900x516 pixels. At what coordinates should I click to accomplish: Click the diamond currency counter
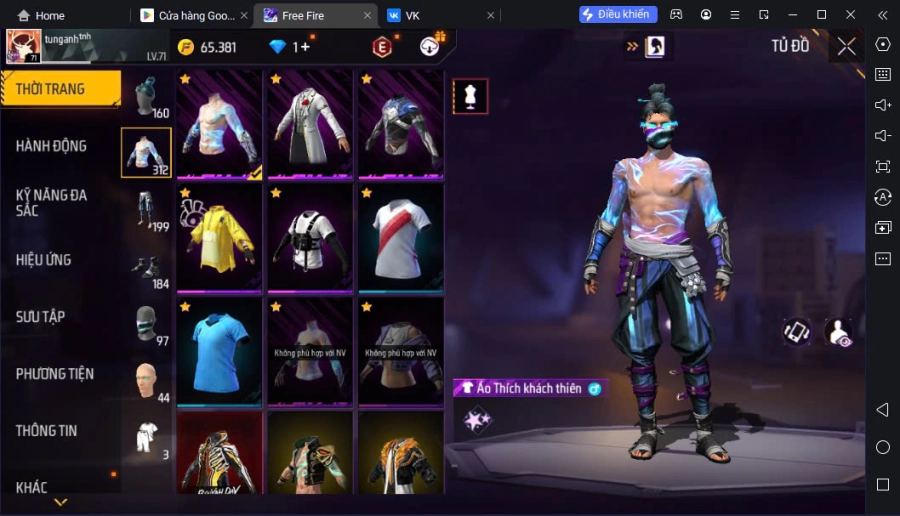point(292,47)
